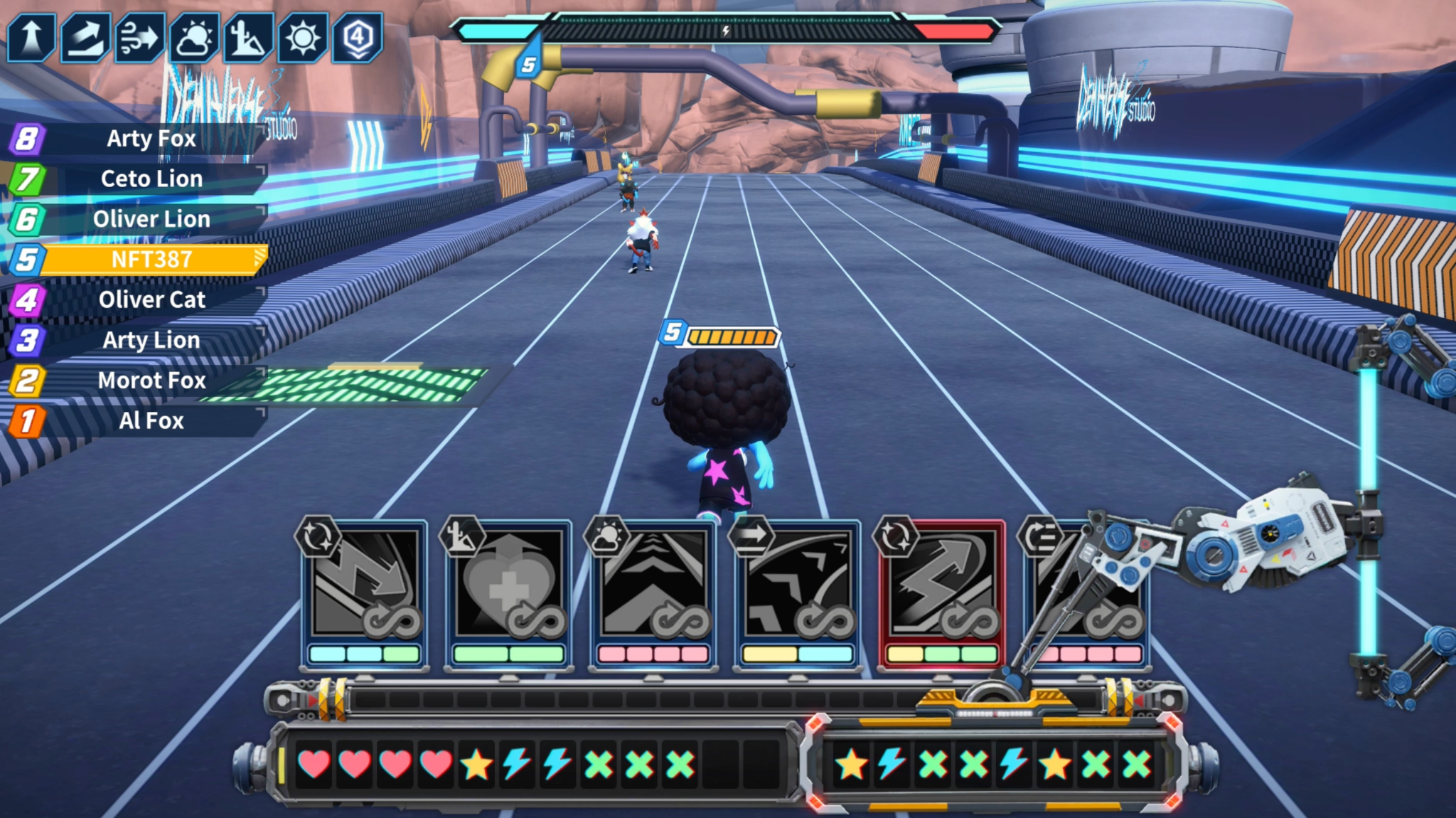Select Ceto Lion's ranking row

coord(151,179)
